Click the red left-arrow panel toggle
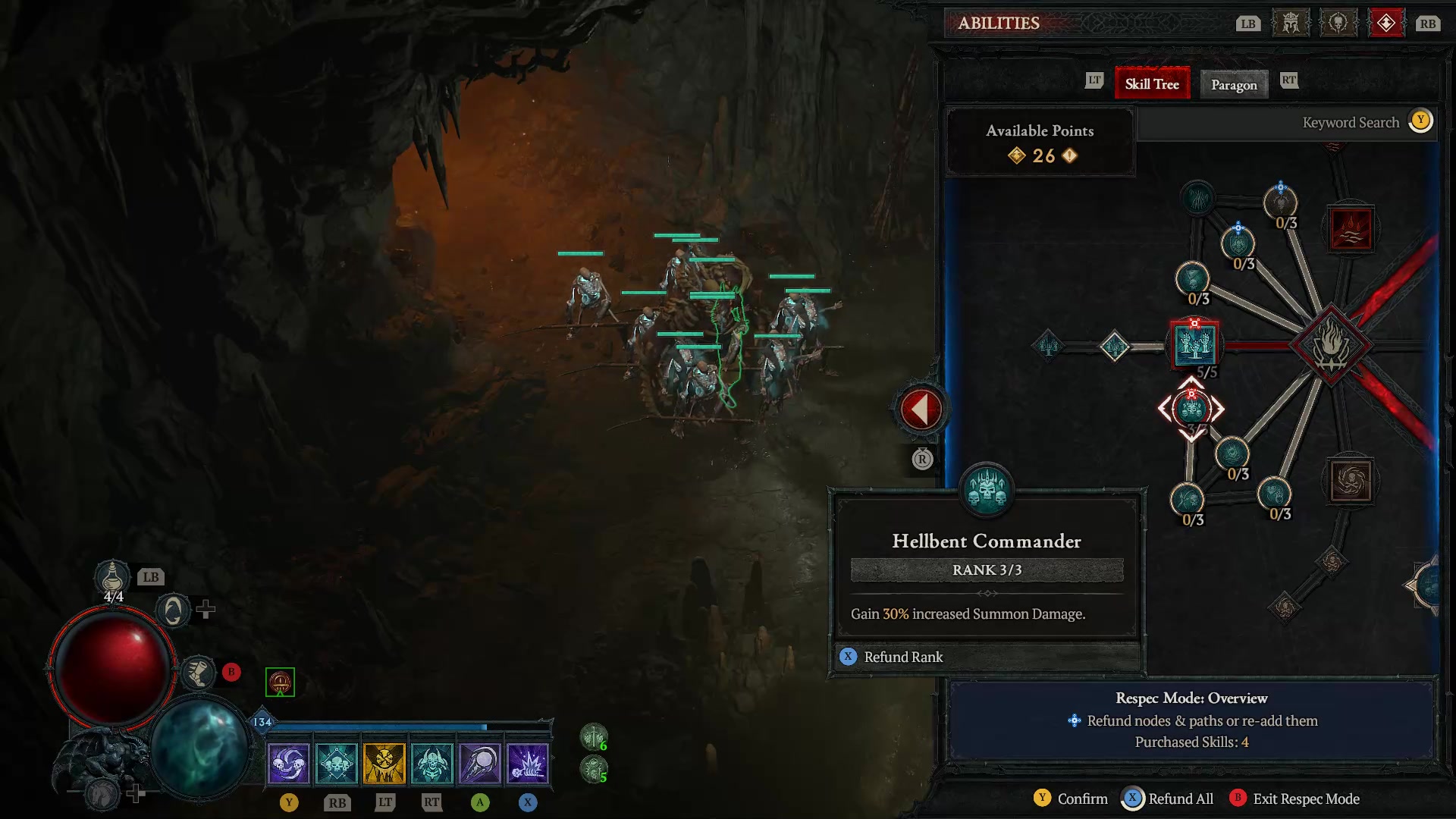Image resolution: width=1456 pixels, height=819 pixels. click(x=920, y=408)
